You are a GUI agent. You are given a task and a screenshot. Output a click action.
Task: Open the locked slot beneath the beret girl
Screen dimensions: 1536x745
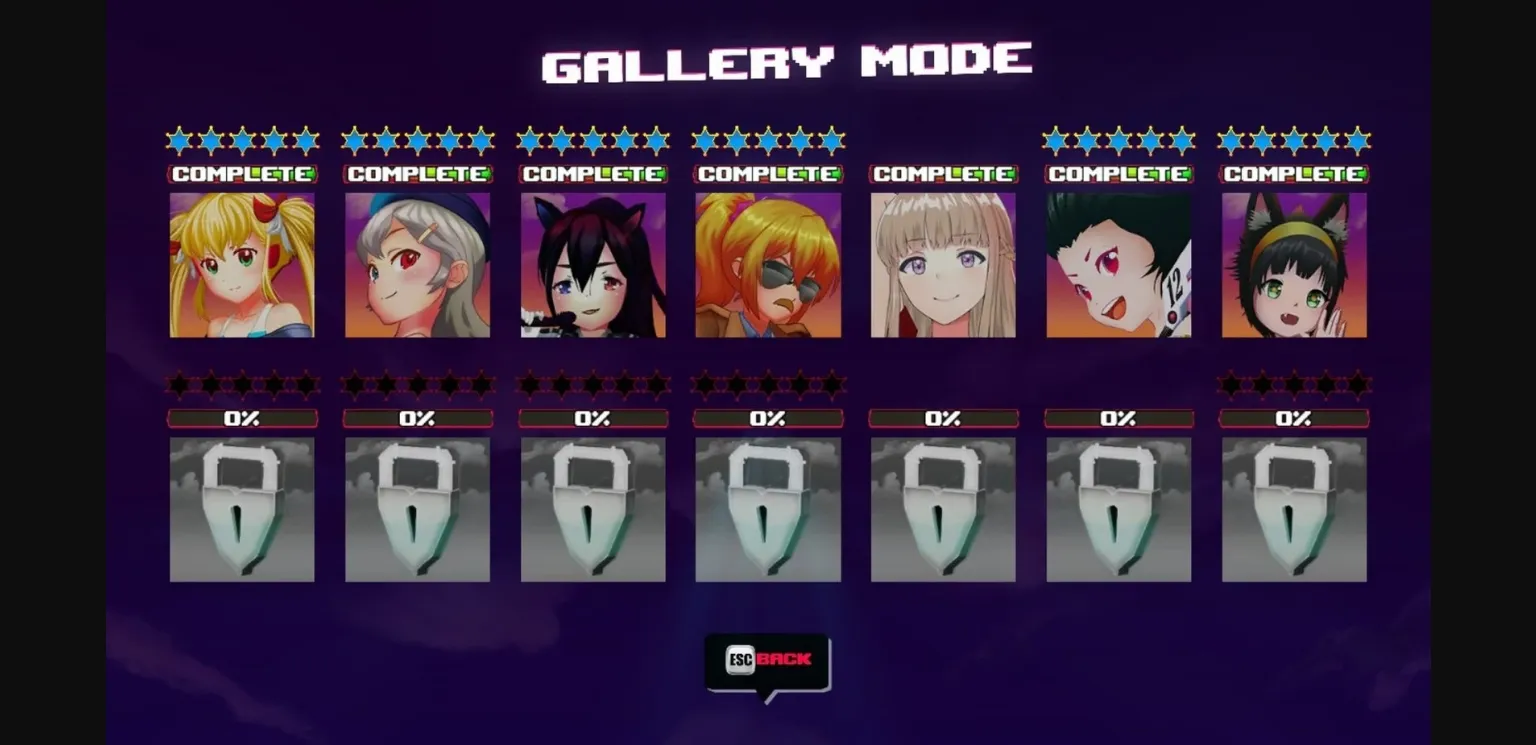417,508
